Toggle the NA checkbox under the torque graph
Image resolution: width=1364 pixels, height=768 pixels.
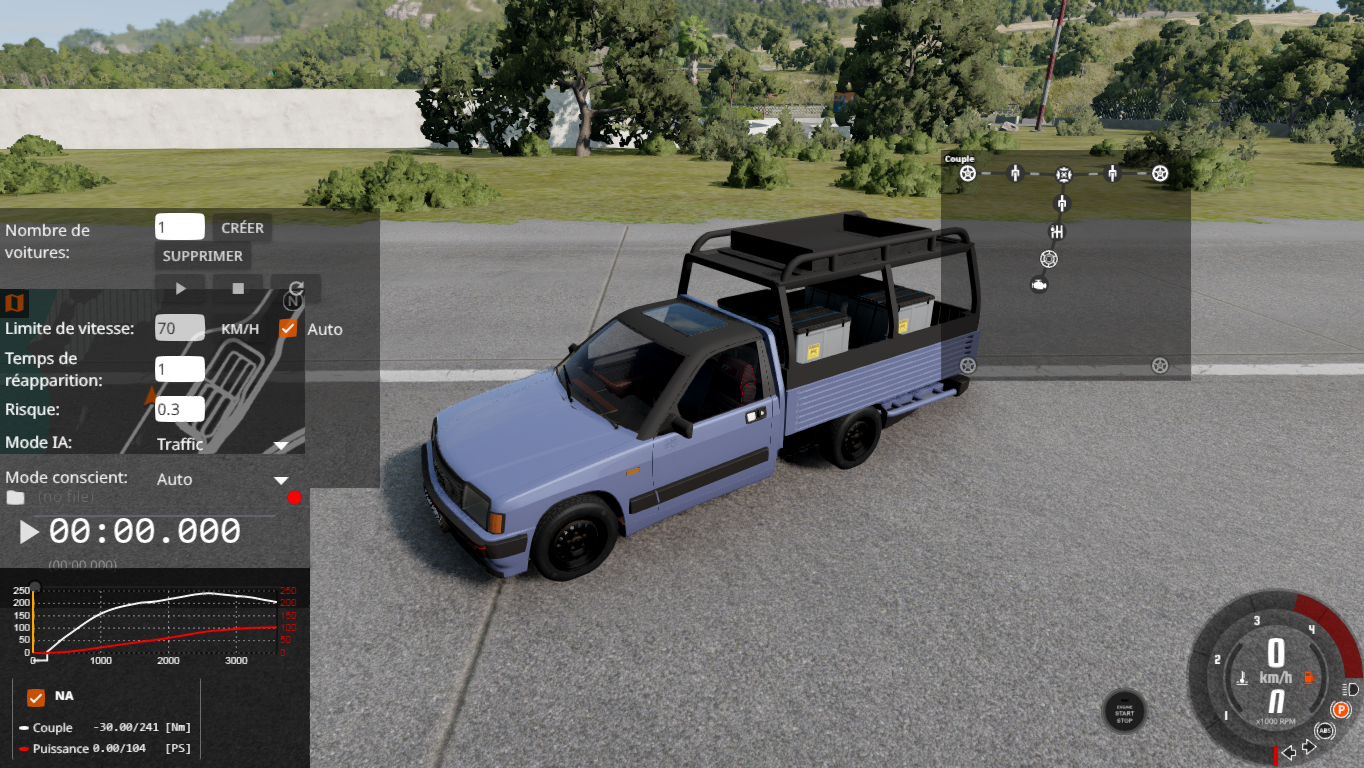(x=36, y=697)
